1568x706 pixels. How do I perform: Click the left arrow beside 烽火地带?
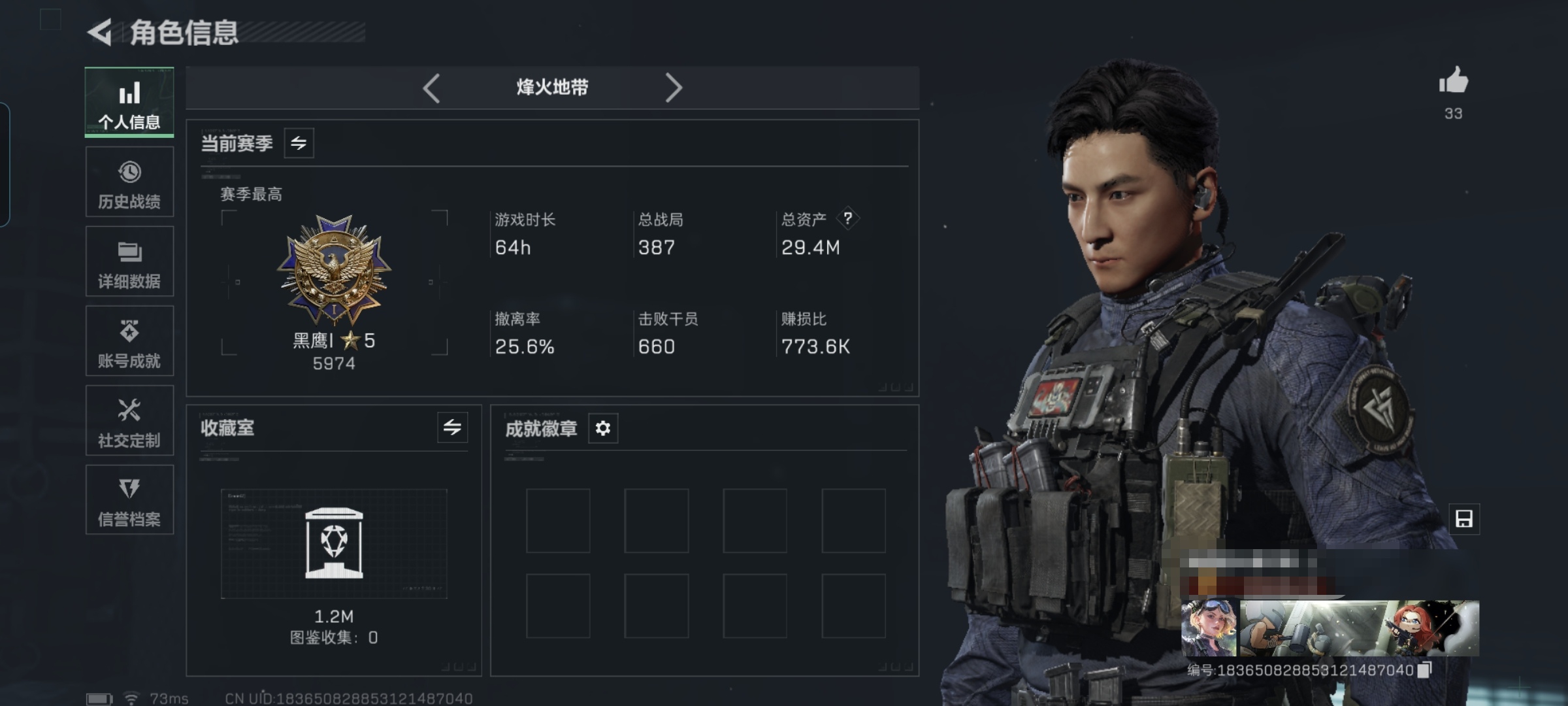[431, 88]
